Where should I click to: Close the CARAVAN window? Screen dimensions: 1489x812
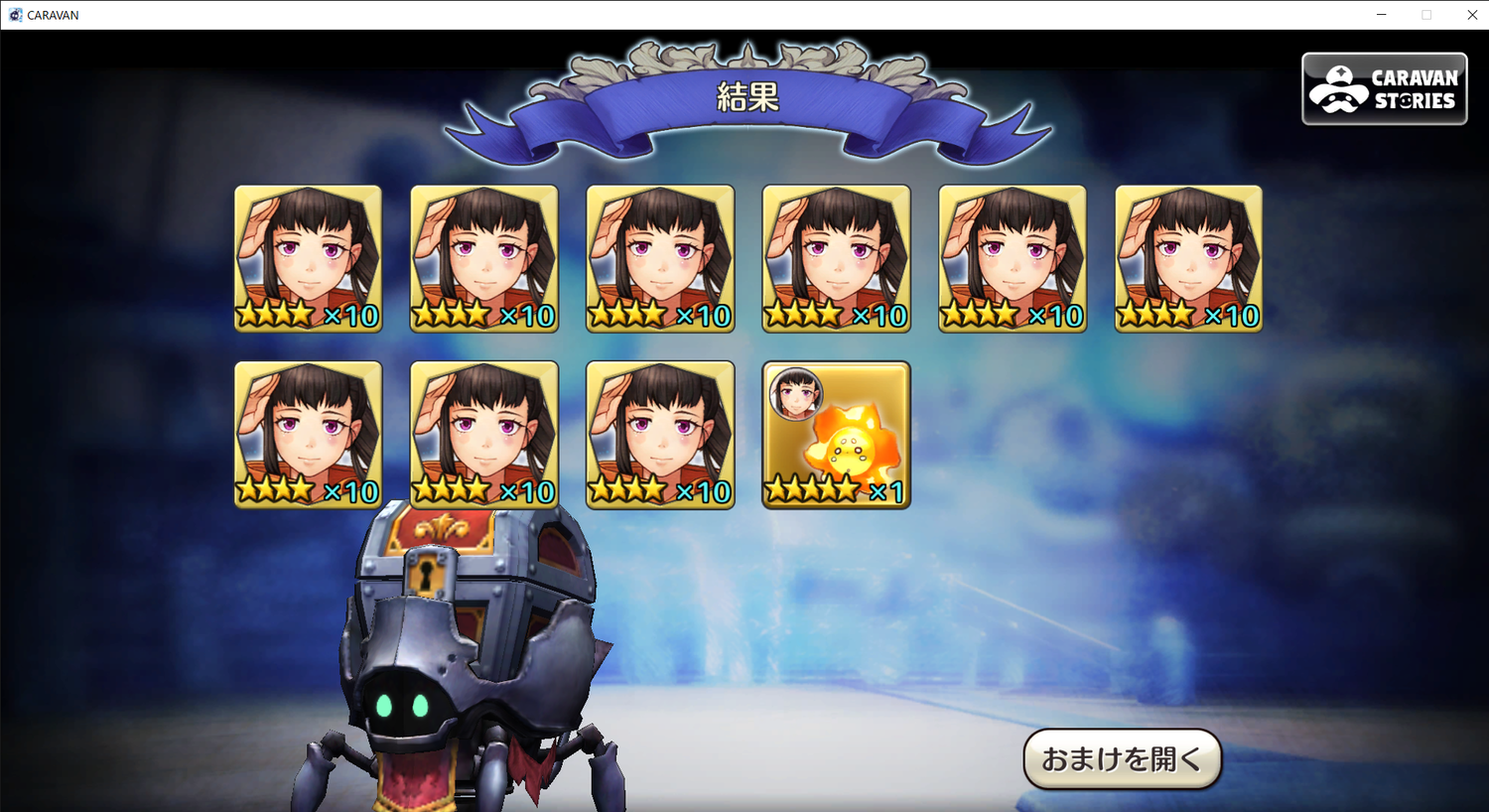[1472, 15]
